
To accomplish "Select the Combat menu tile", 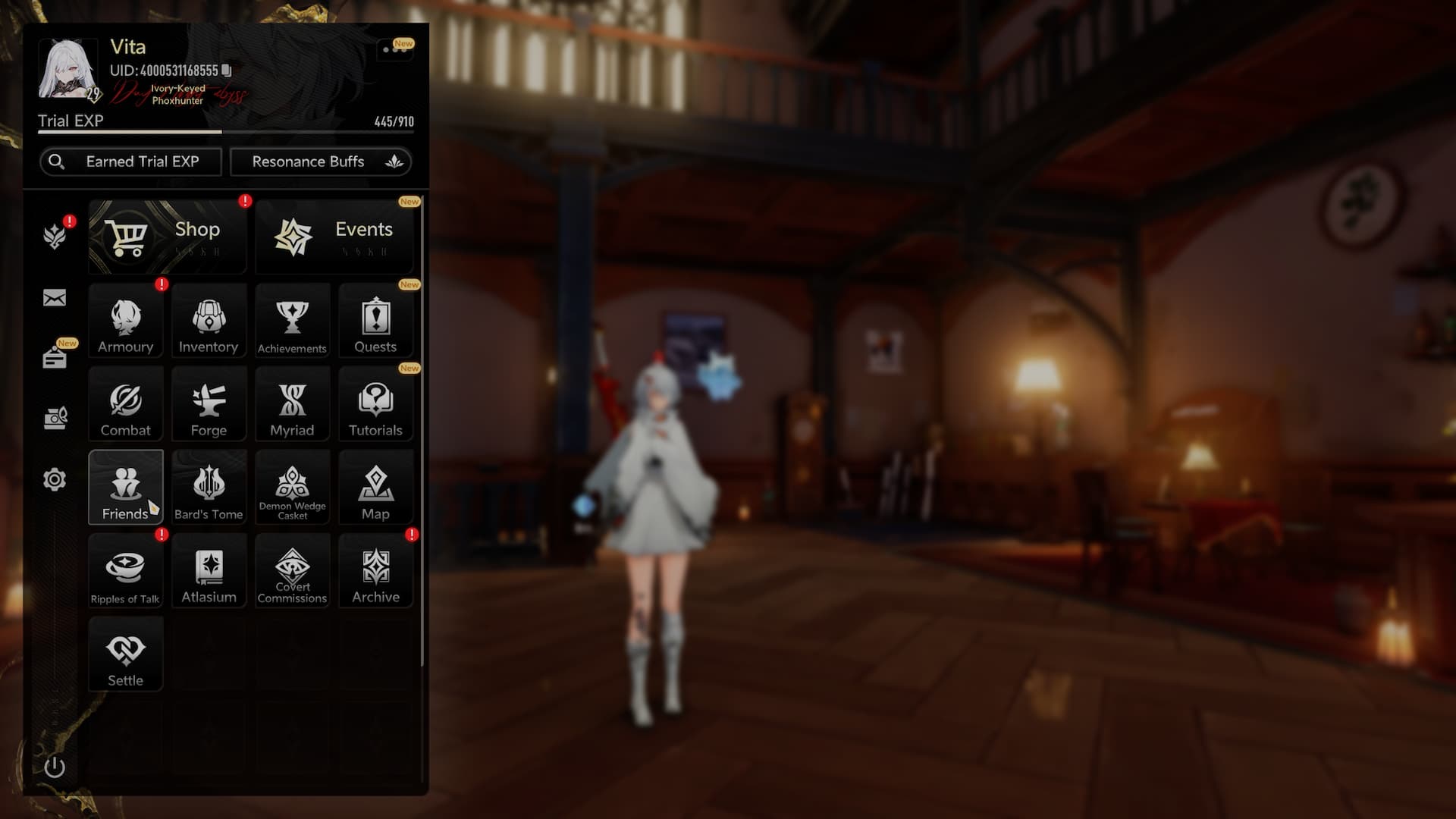I will point(126,404).
